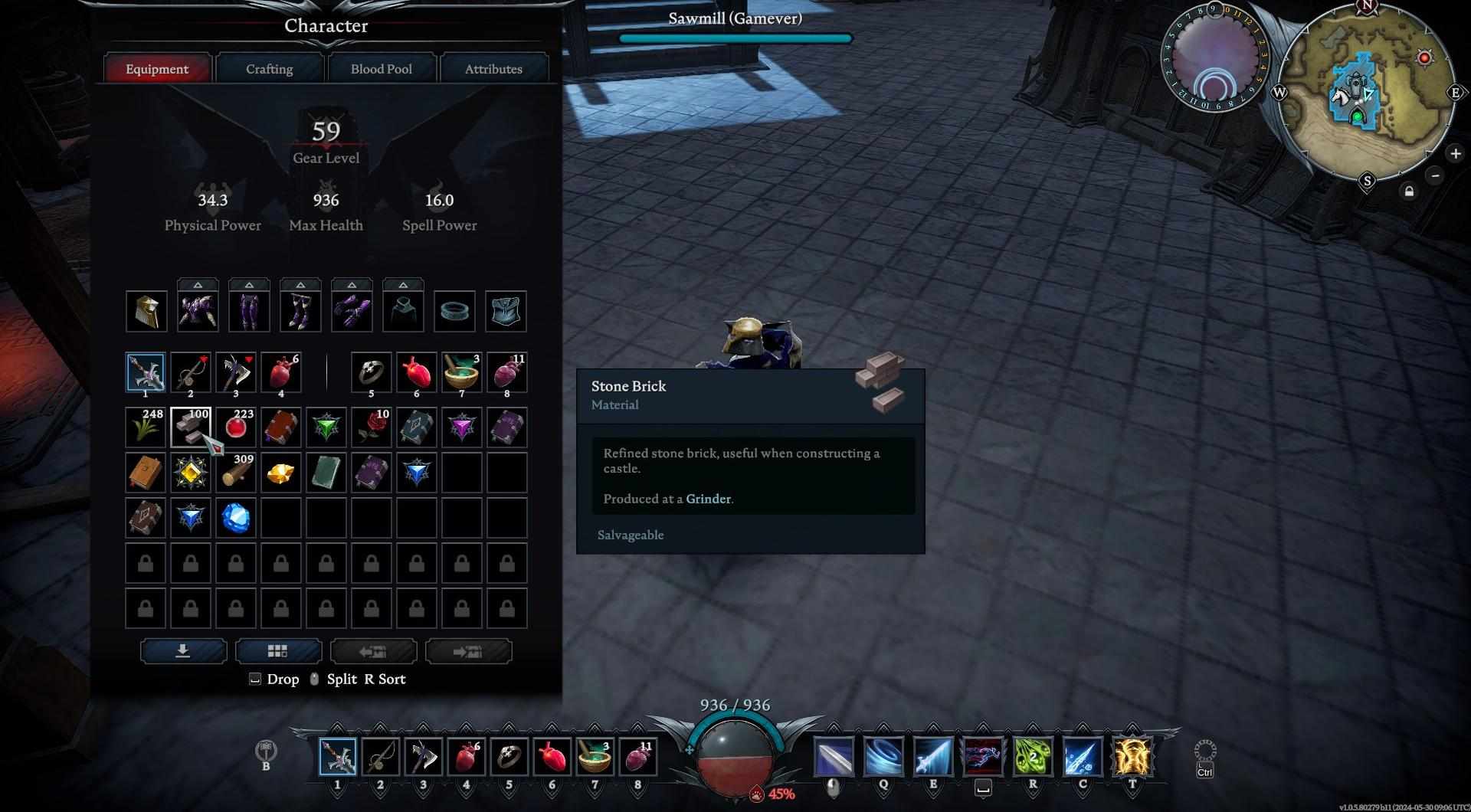Activate the golden ultimate ability on T
Image resolution: width=1471 pixels, height=812 pixels.
(1132, 757)
